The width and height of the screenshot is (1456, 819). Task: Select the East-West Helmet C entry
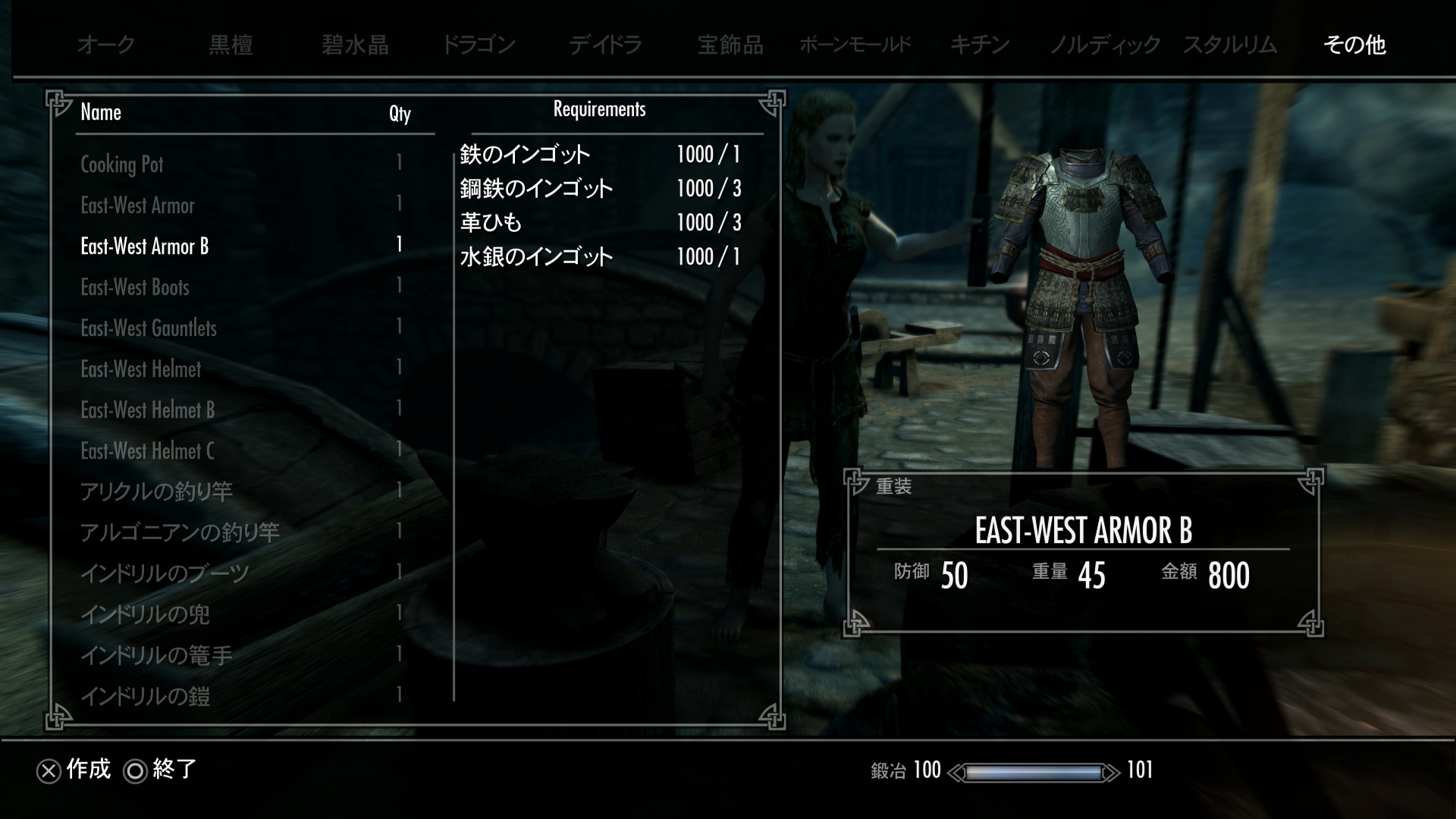tap(147, 451)
